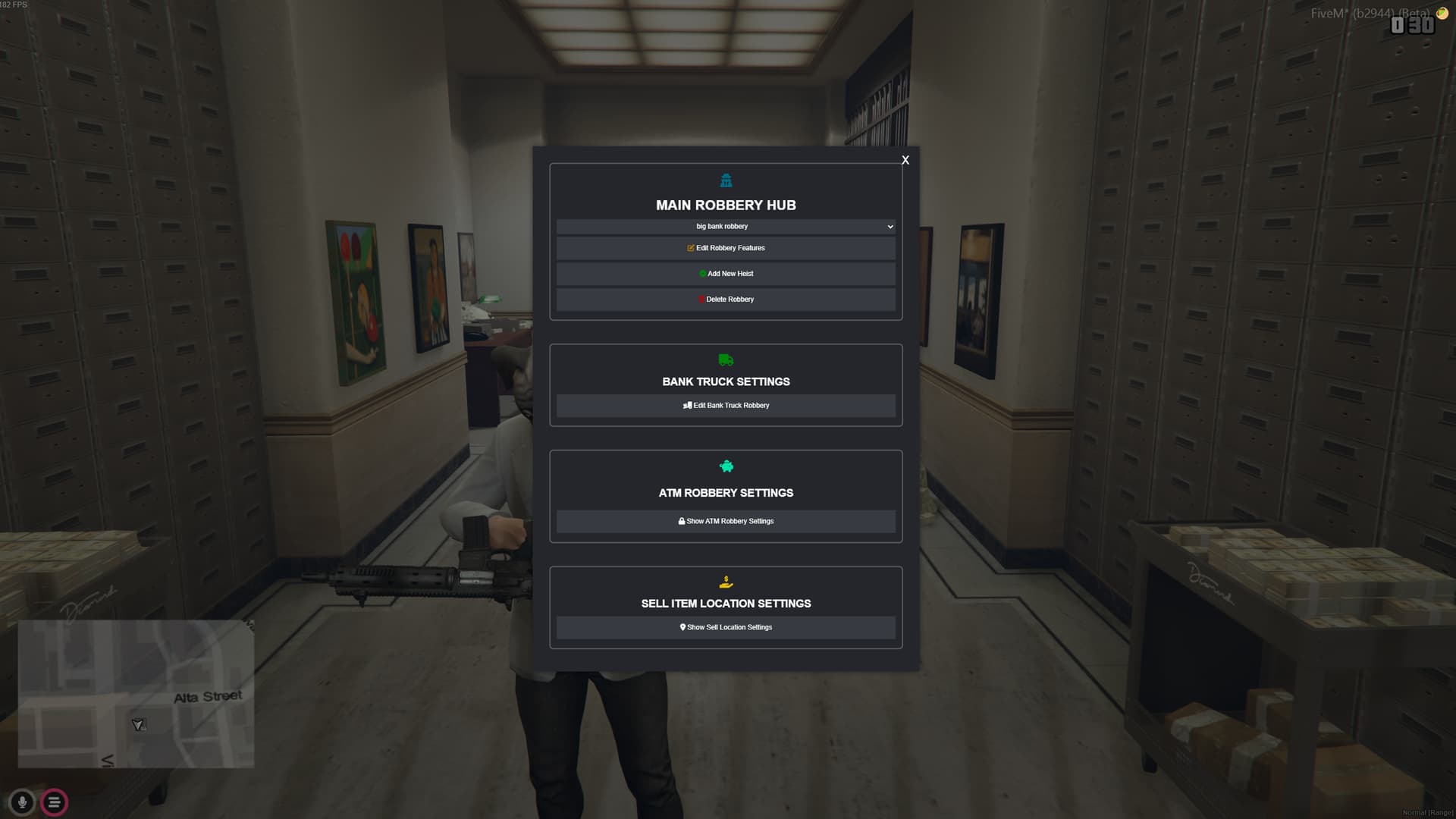Click the map pin icon on Show Sell Location Settings
The image size is (1456, 819).
pyautogui.click(x=682, y=627)
